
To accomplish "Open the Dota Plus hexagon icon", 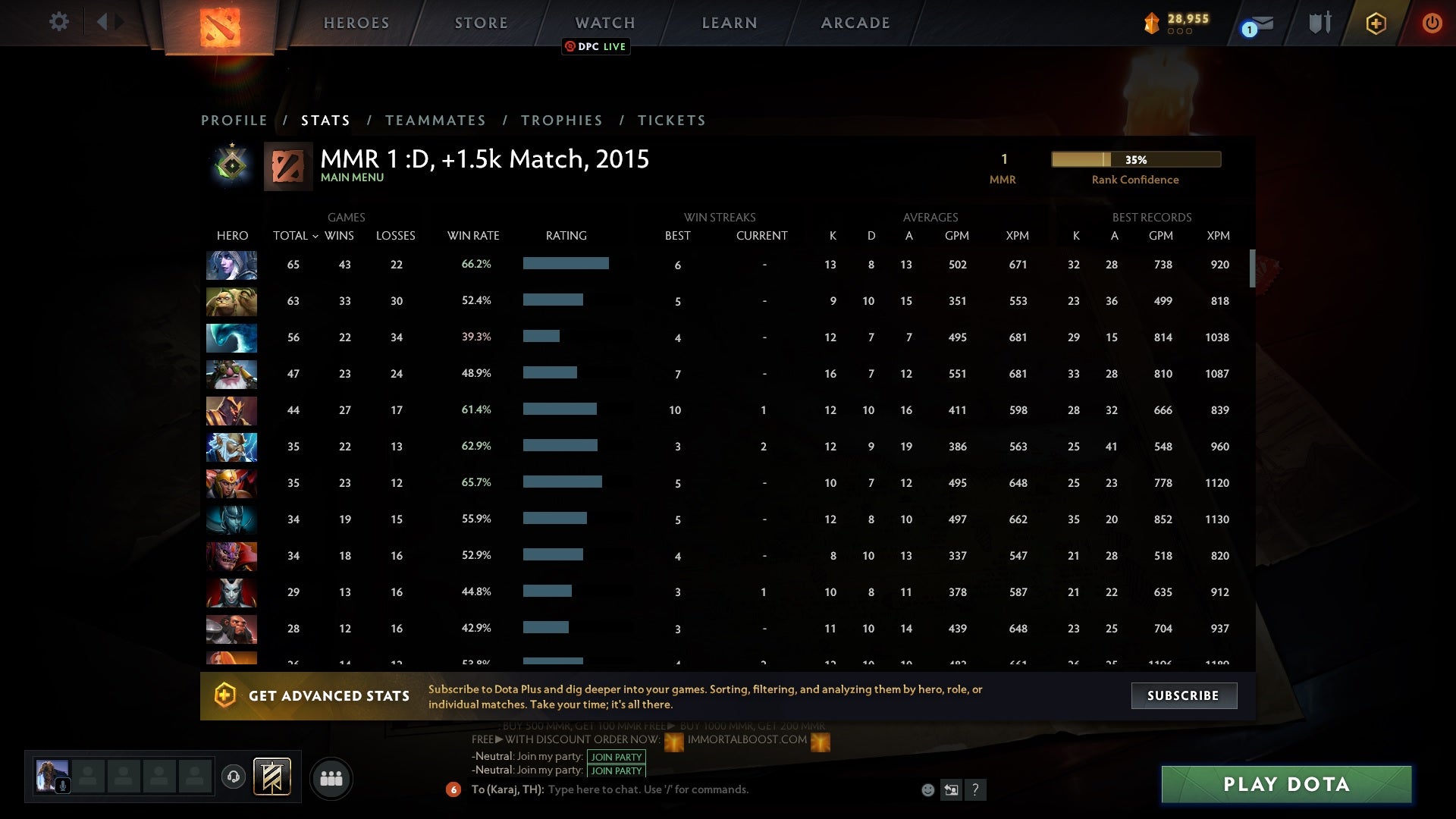I will 1375,23.
